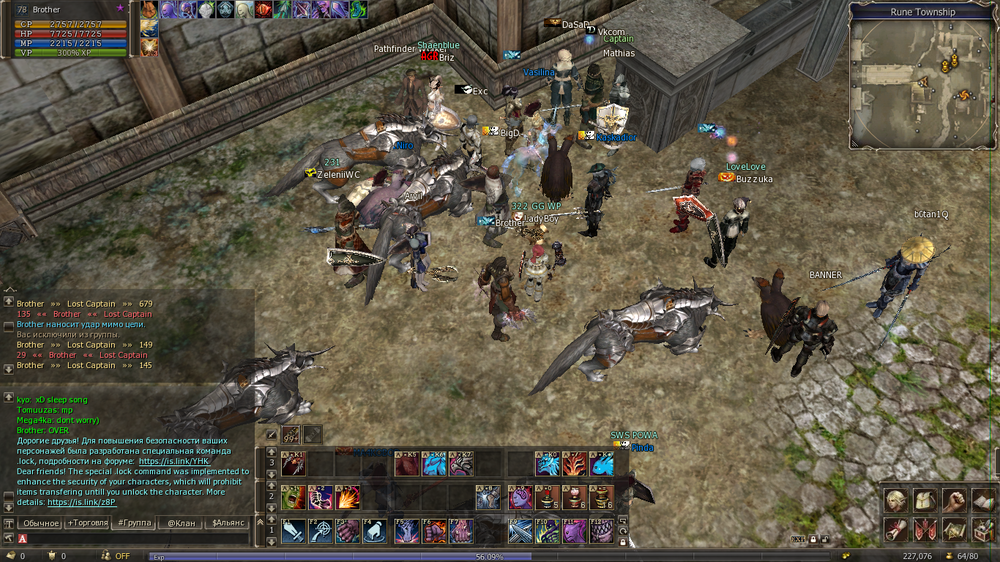The width and height of the screenshot is (1000, 562).
Task: Use the arrow stack slot marked 99+
Action: [x=292, y=435]
